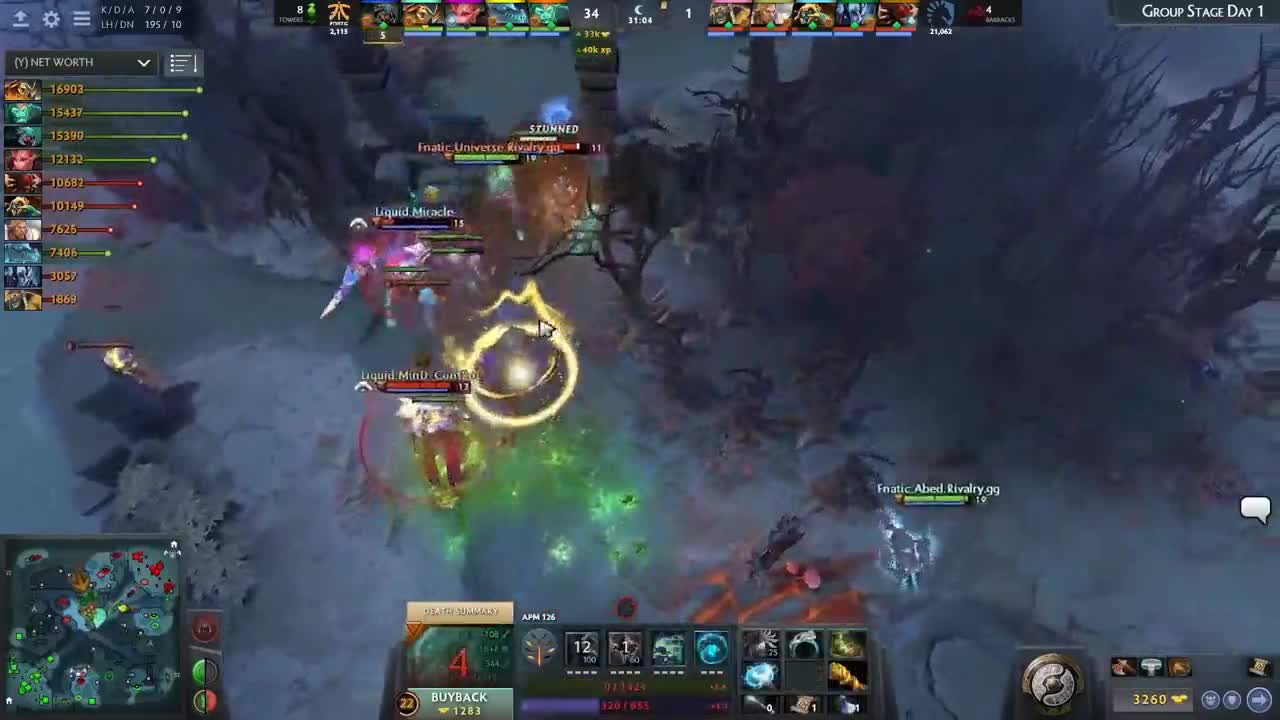1280x720 pixels.
Task: Click the upload arrow icon at top-left
Action: pos(19,19)
